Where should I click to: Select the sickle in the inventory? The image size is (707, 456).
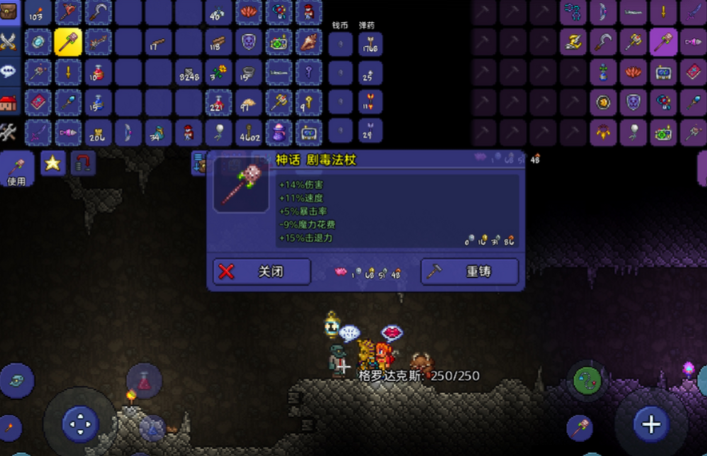pyautogui.click(x=98, y=12)
